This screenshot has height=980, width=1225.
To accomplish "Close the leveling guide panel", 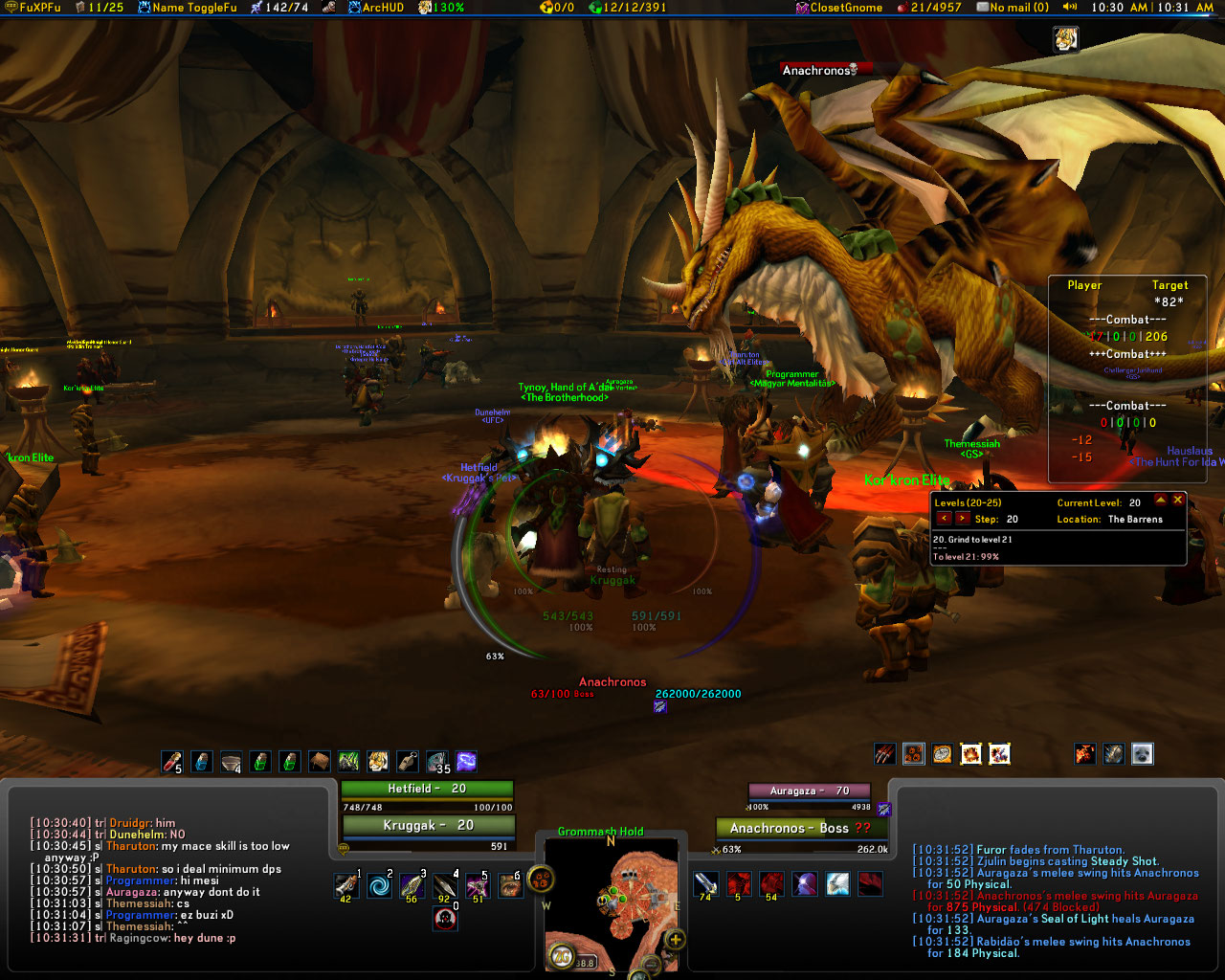I will click(x=1178, y=500).
